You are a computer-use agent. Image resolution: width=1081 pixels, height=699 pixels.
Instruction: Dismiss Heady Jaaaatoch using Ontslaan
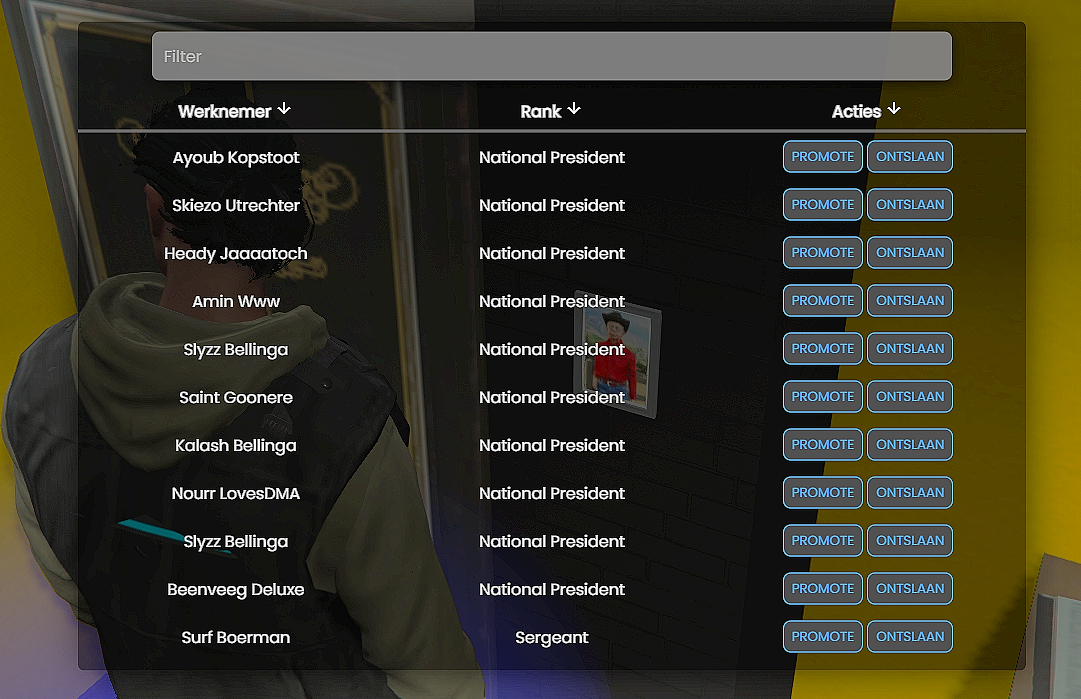909,253
